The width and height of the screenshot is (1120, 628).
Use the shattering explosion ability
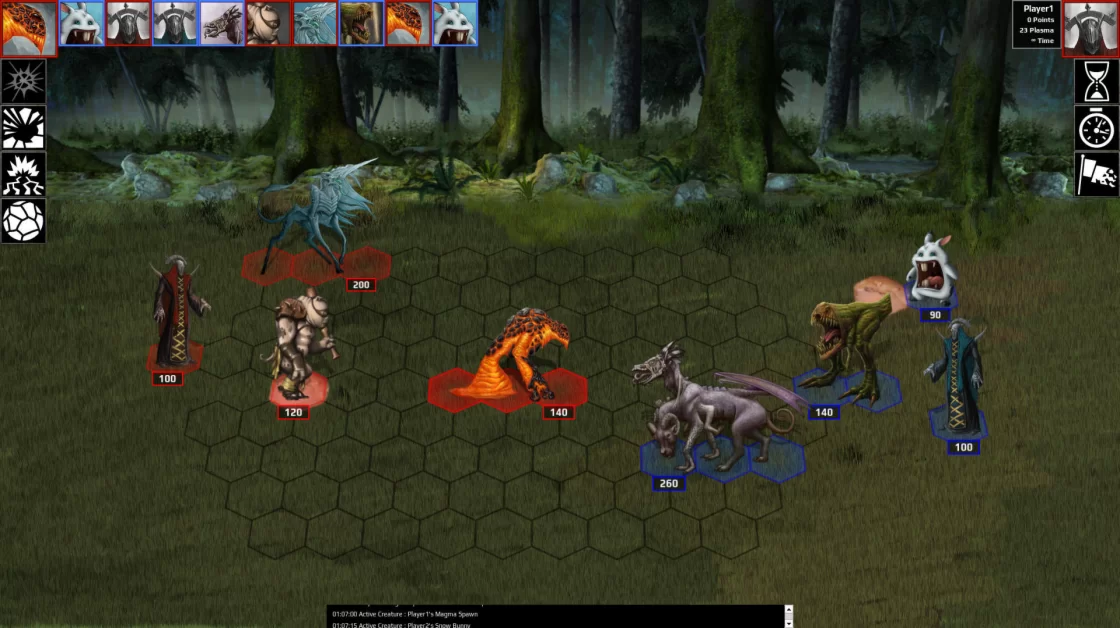[23, 128]
